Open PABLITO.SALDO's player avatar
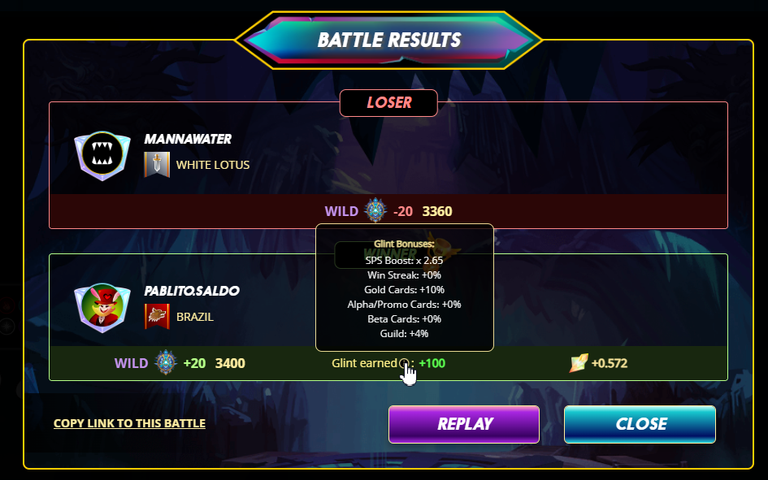This screenshot has width=768, height=480. (x=102, y=307)
